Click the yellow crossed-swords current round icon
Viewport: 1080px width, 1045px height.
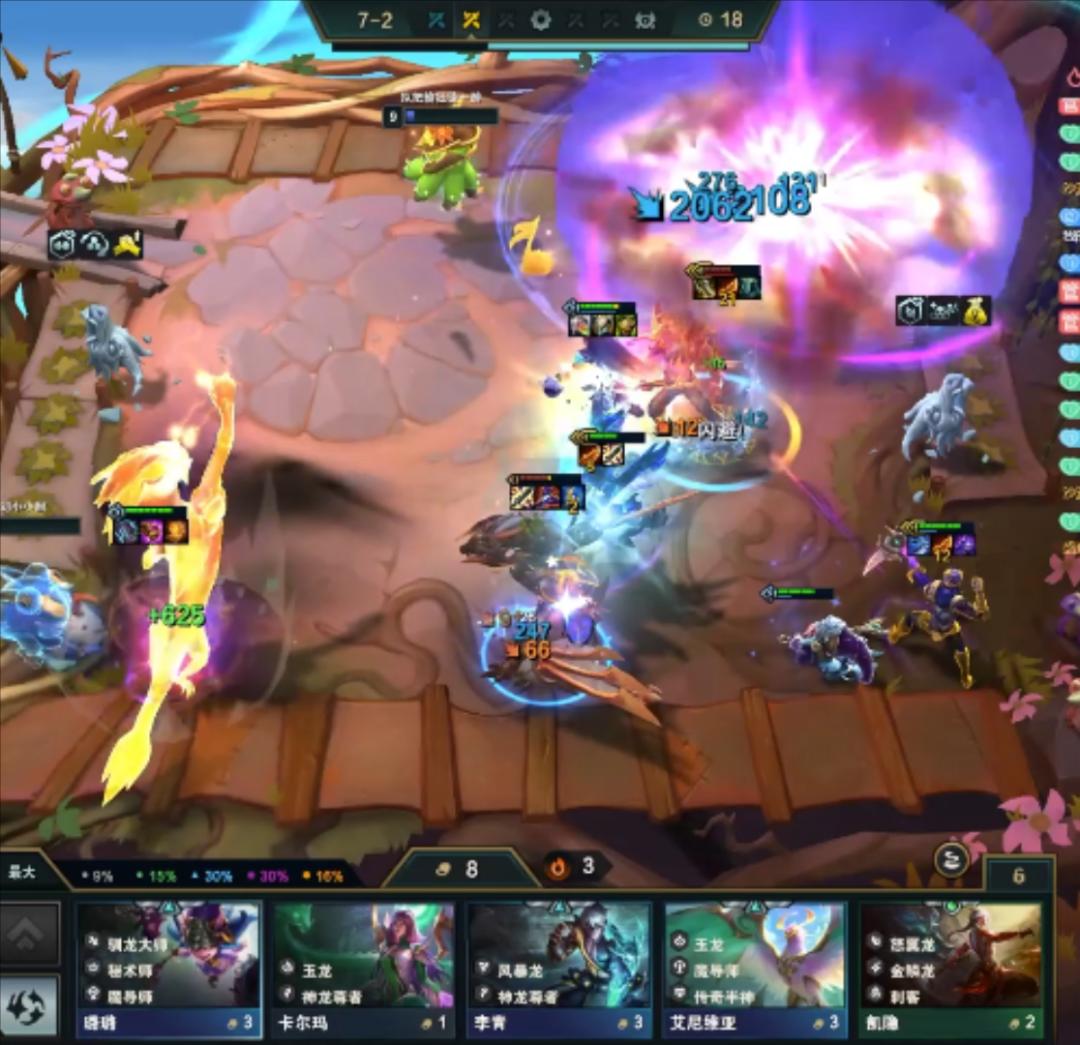(x=470, y=20)
